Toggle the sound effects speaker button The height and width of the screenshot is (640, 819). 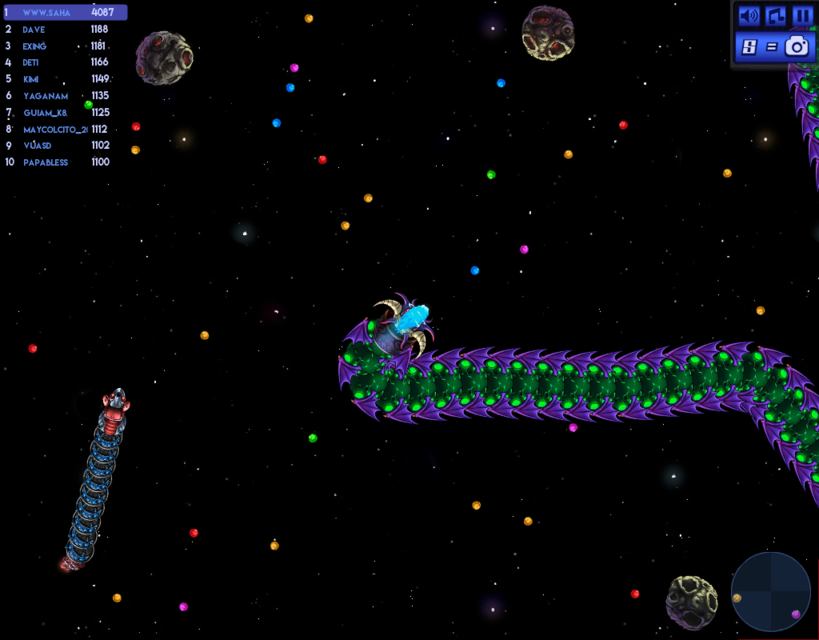click(748, 16)
